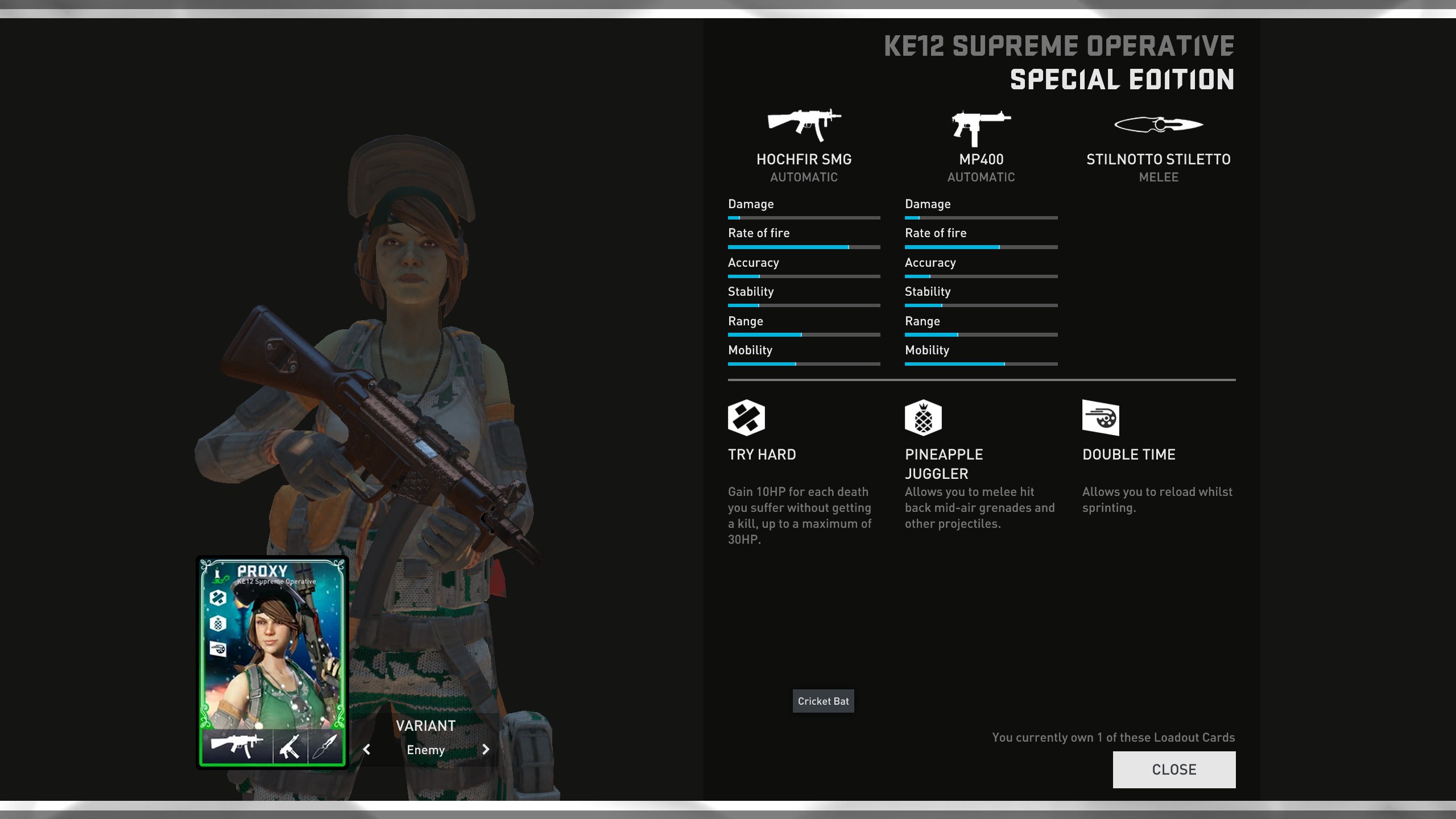Click the Stilnotto Stiletto knife icon
Viewport: 1456px width, 819px height.
(x=1159, y=124)
